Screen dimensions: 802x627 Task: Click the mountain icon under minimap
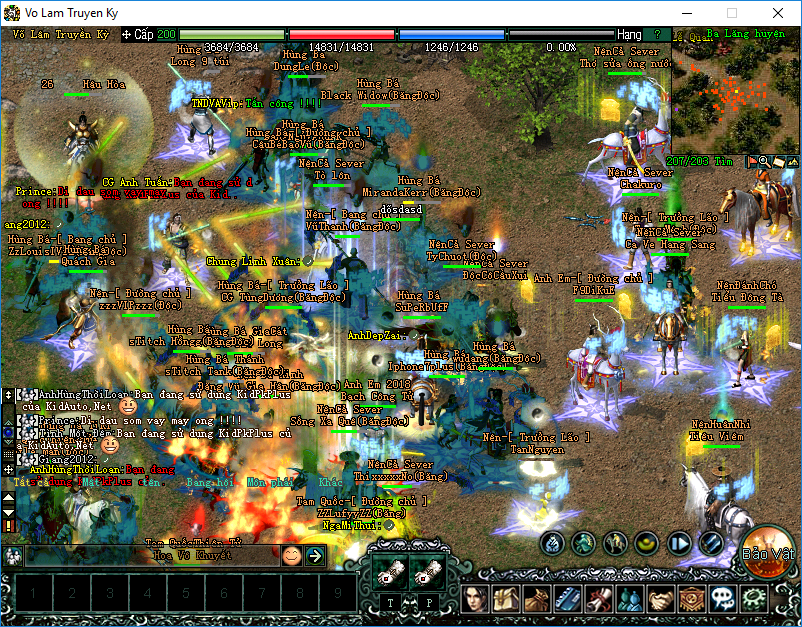tap(792, 161)
